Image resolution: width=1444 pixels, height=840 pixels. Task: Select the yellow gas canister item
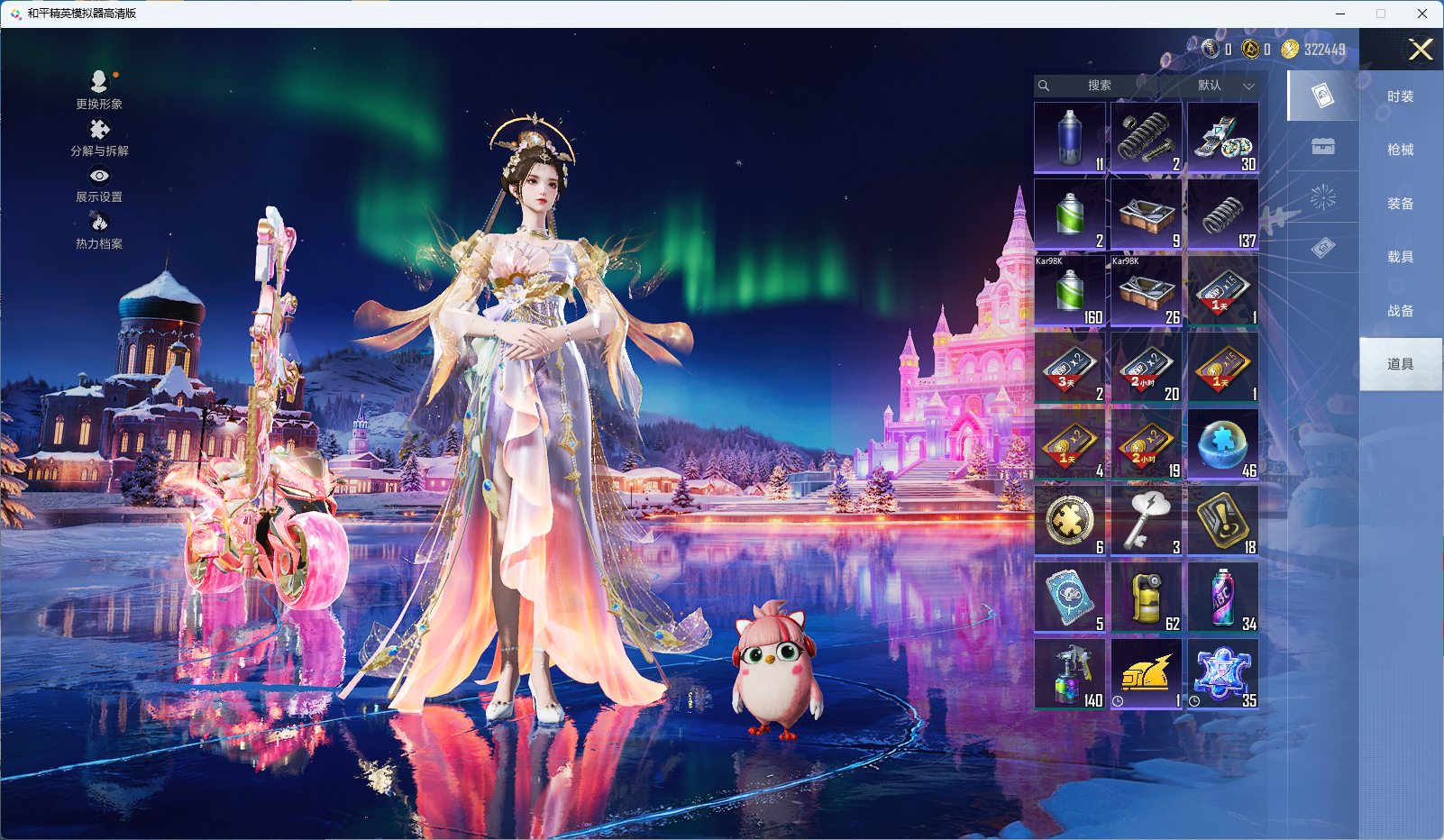1146,597
